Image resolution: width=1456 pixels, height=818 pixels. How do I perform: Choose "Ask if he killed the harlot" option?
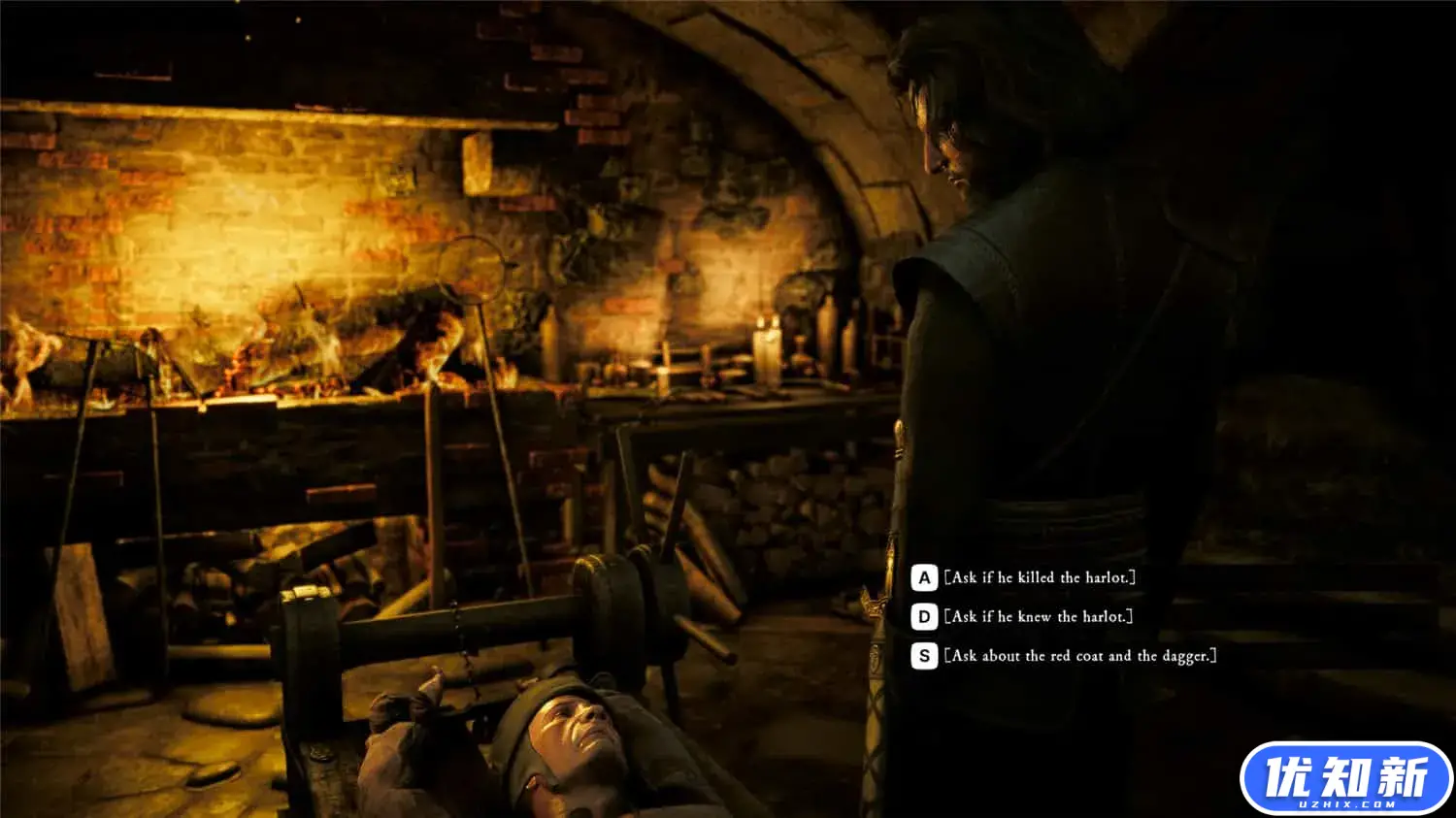(x=1039, y=577)
